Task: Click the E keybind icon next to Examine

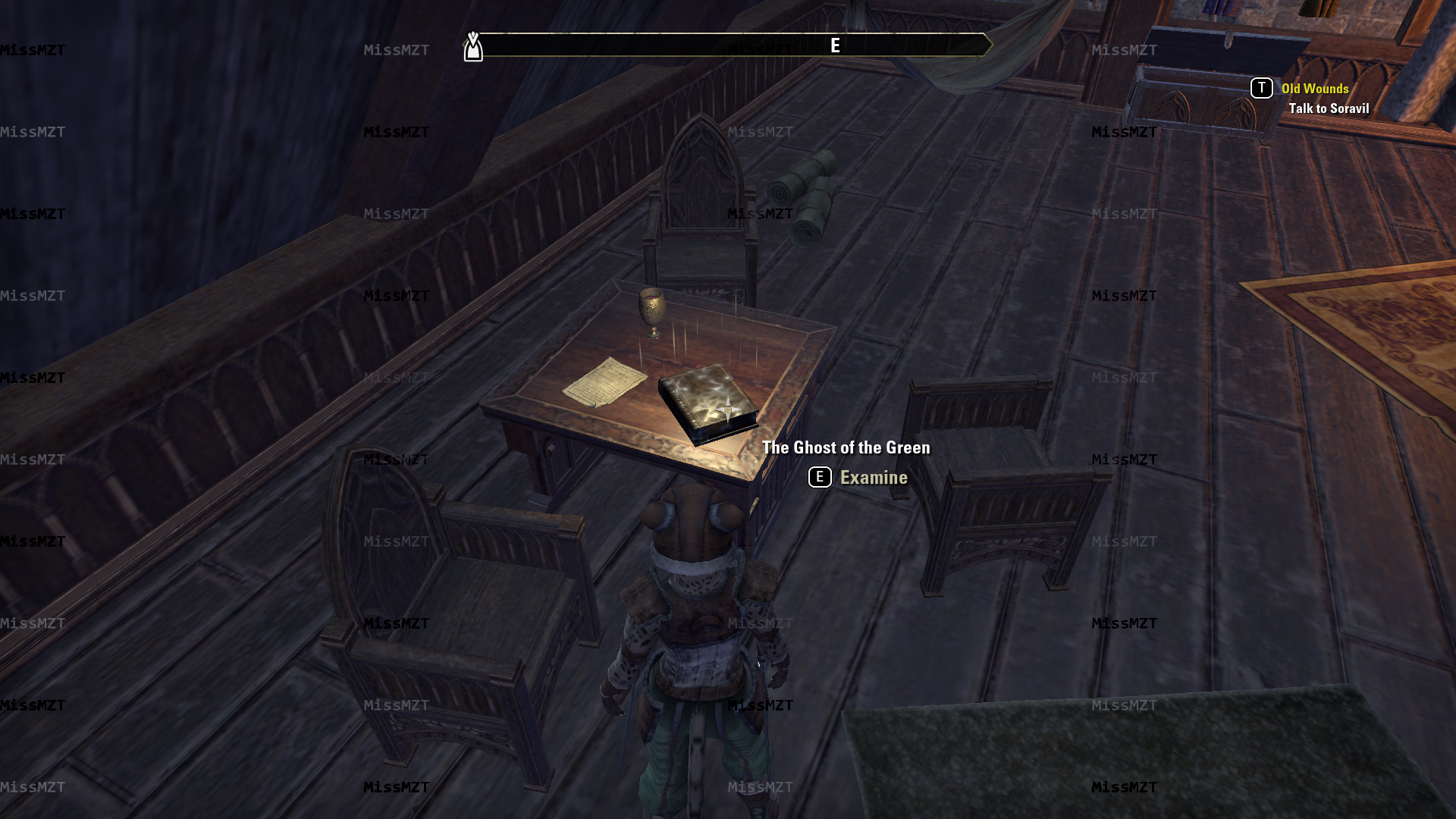Action: (x=818, y=477)
